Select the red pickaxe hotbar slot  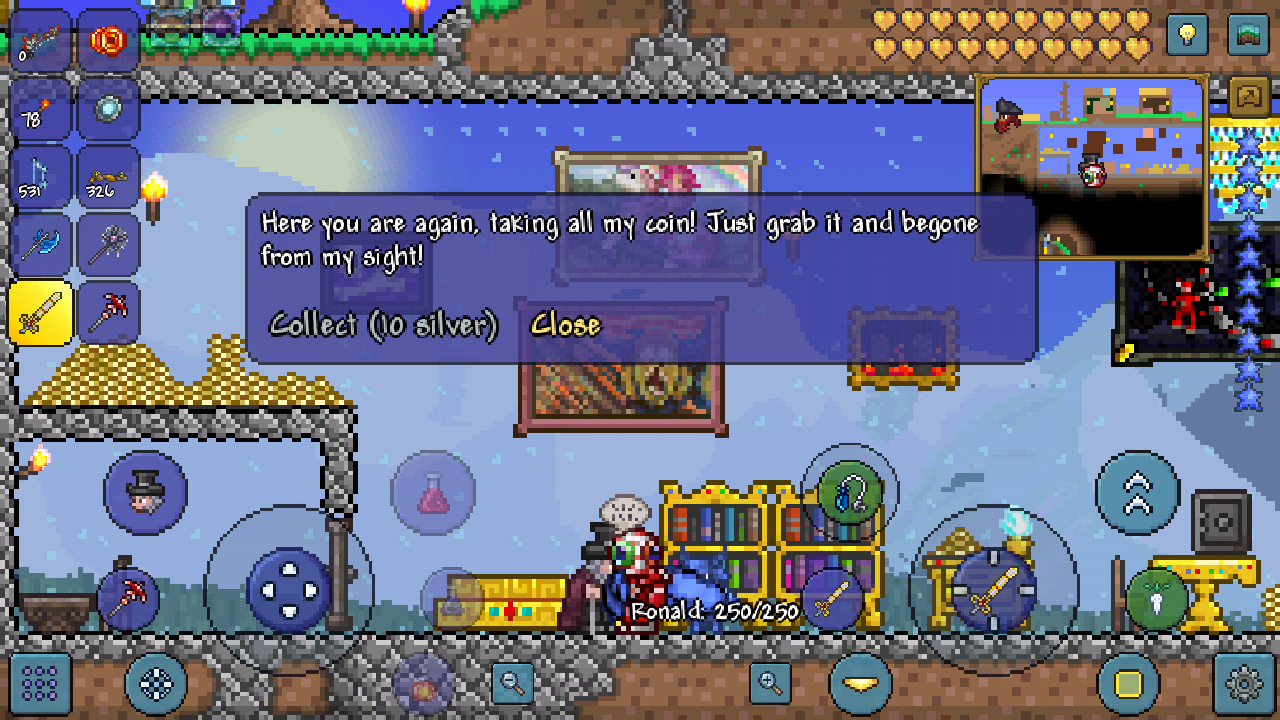click(108, 311)
